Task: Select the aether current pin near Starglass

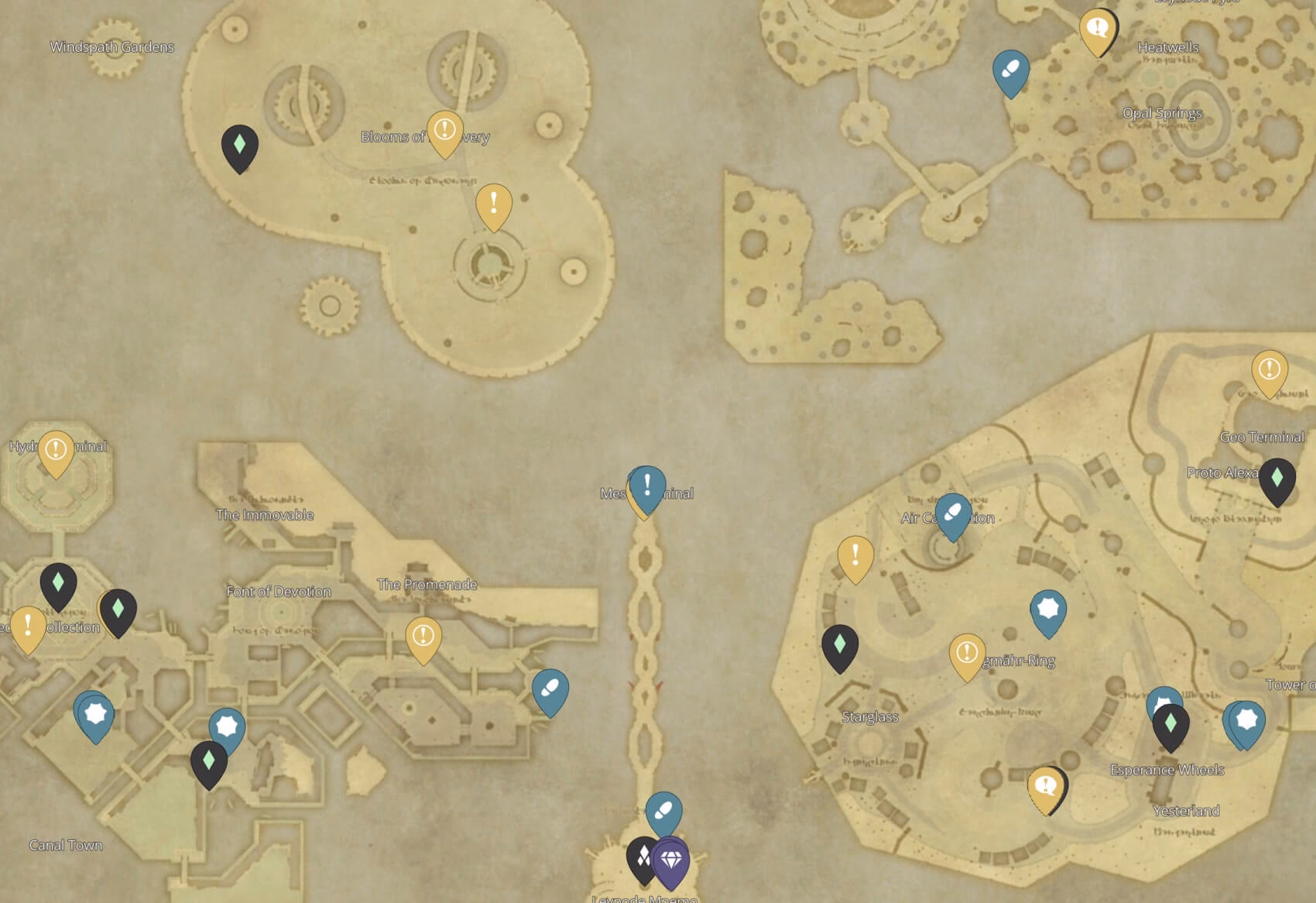Action: coord(839,642)
